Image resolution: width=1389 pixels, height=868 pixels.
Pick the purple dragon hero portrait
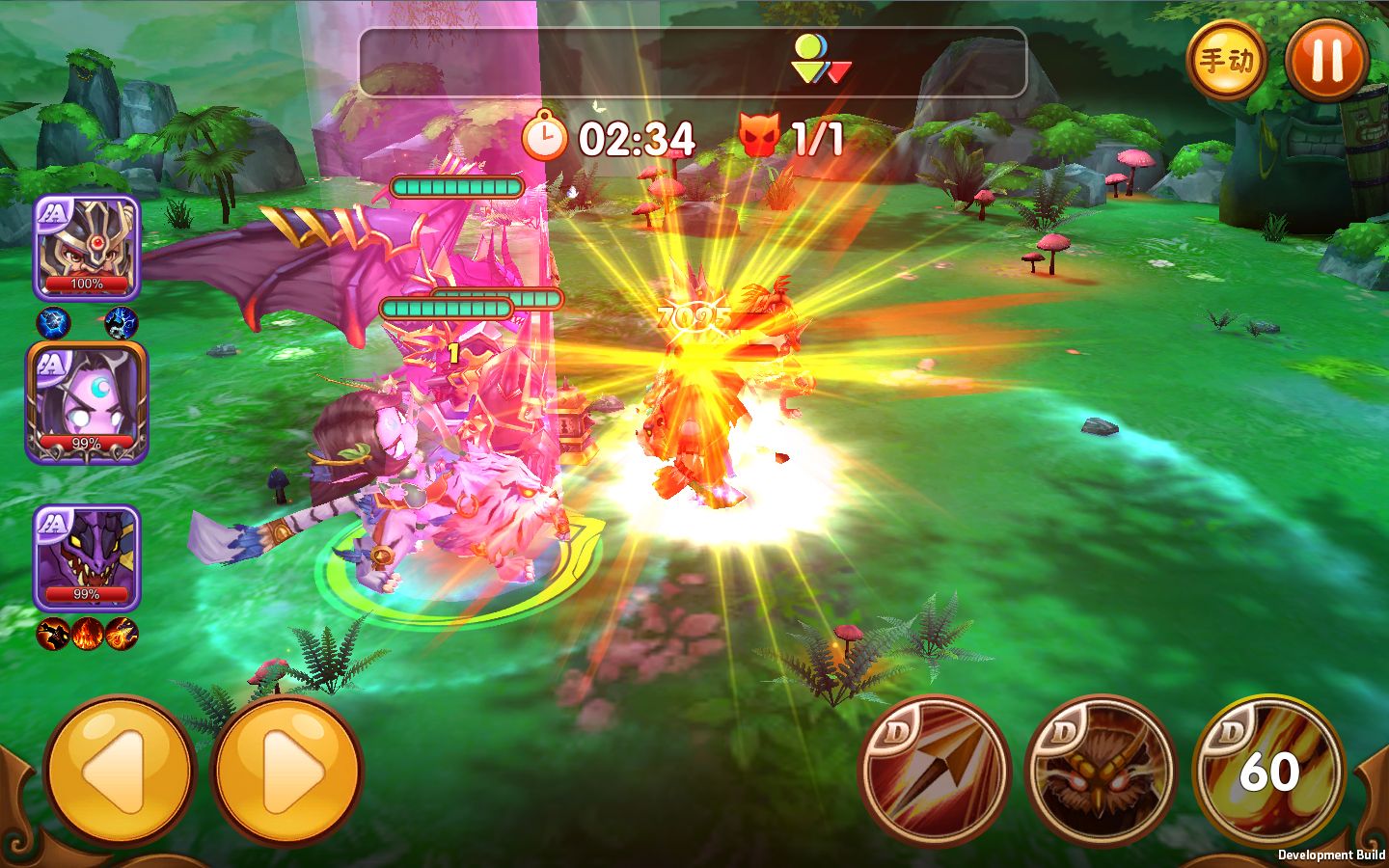point(87,558)
